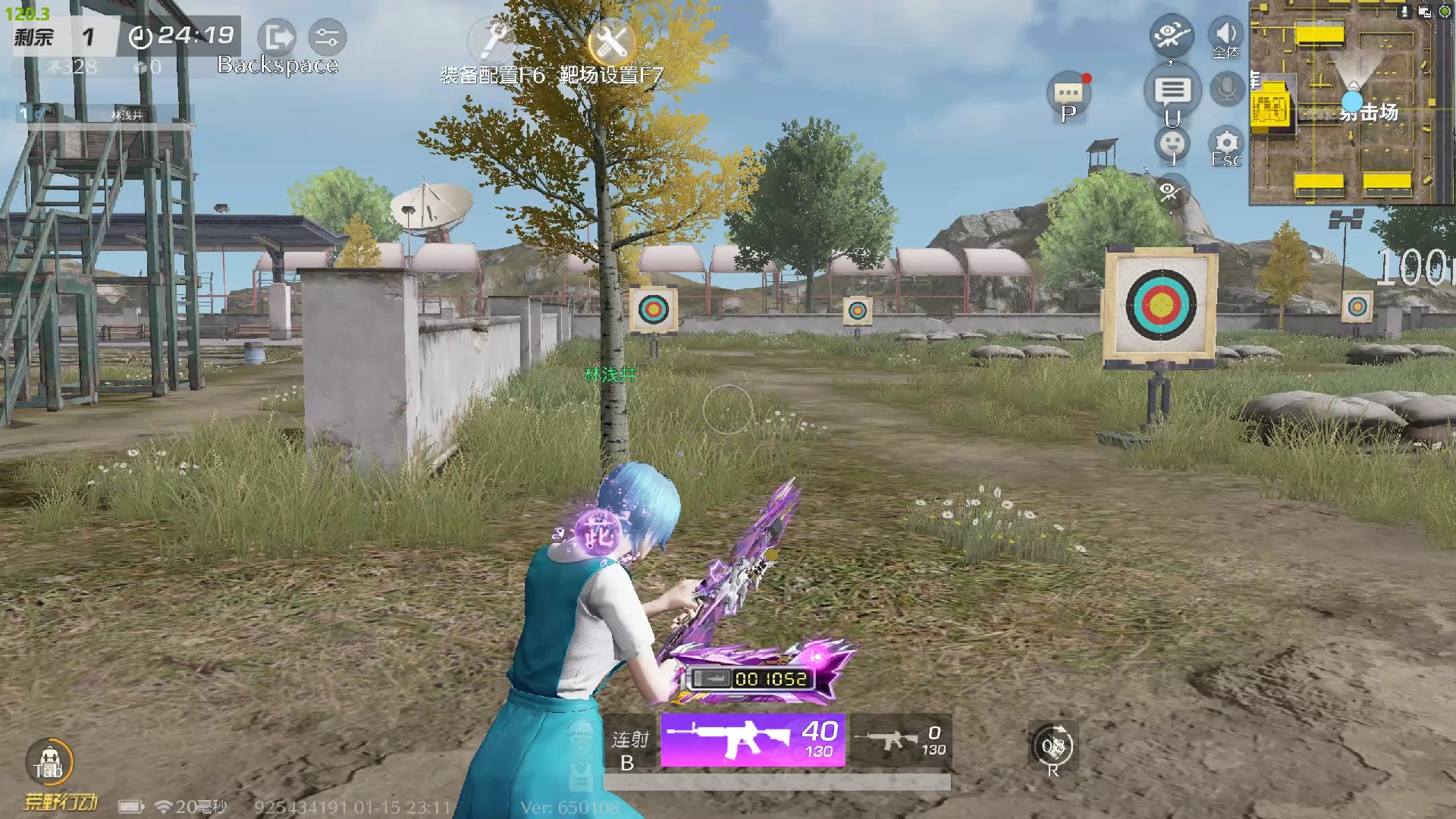The image size is (1456, 819).
Task: Open the quick chat bubble with red dot
Action: click(1069, 94)
